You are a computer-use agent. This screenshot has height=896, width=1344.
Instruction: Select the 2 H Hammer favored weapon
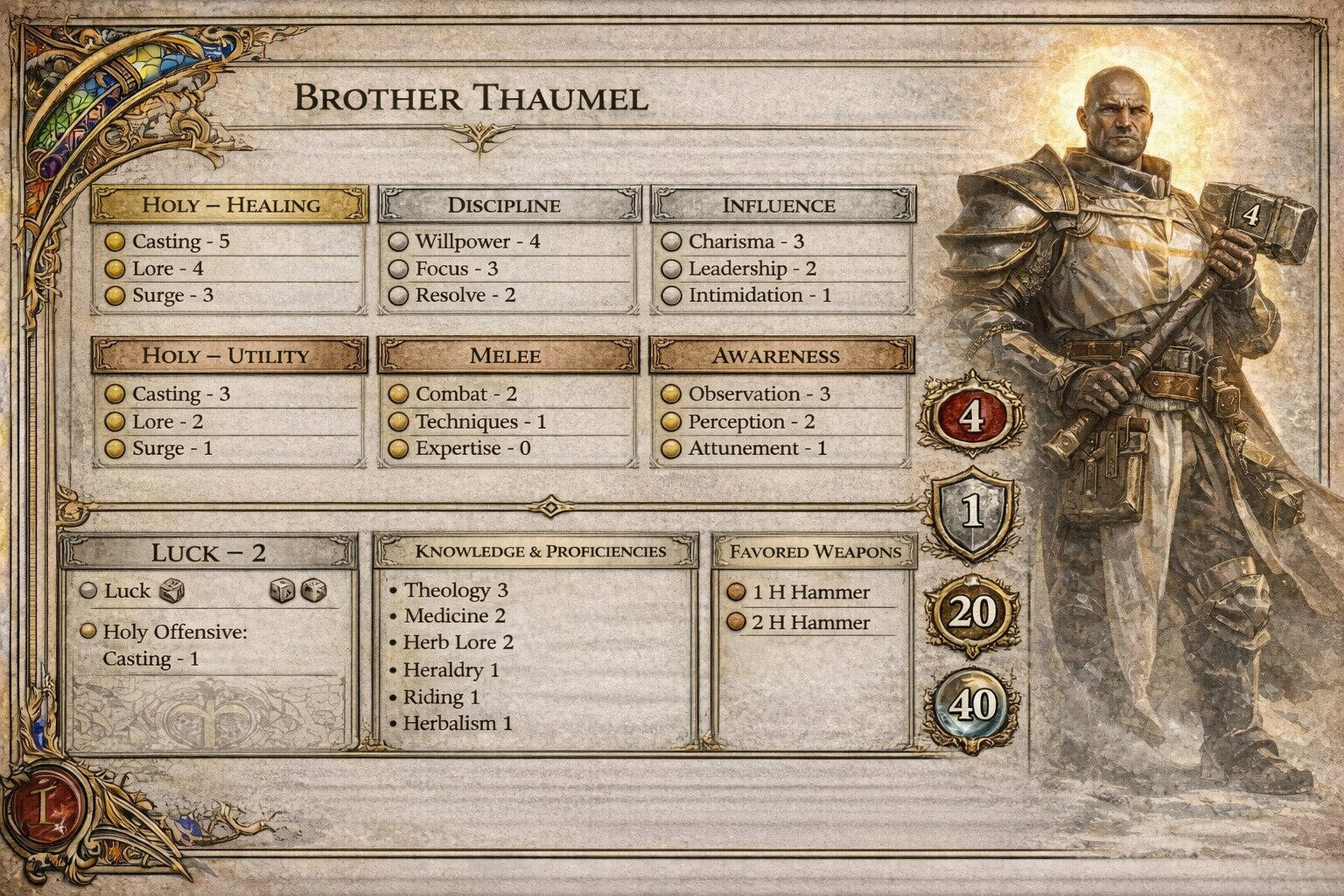pos(810,623)
